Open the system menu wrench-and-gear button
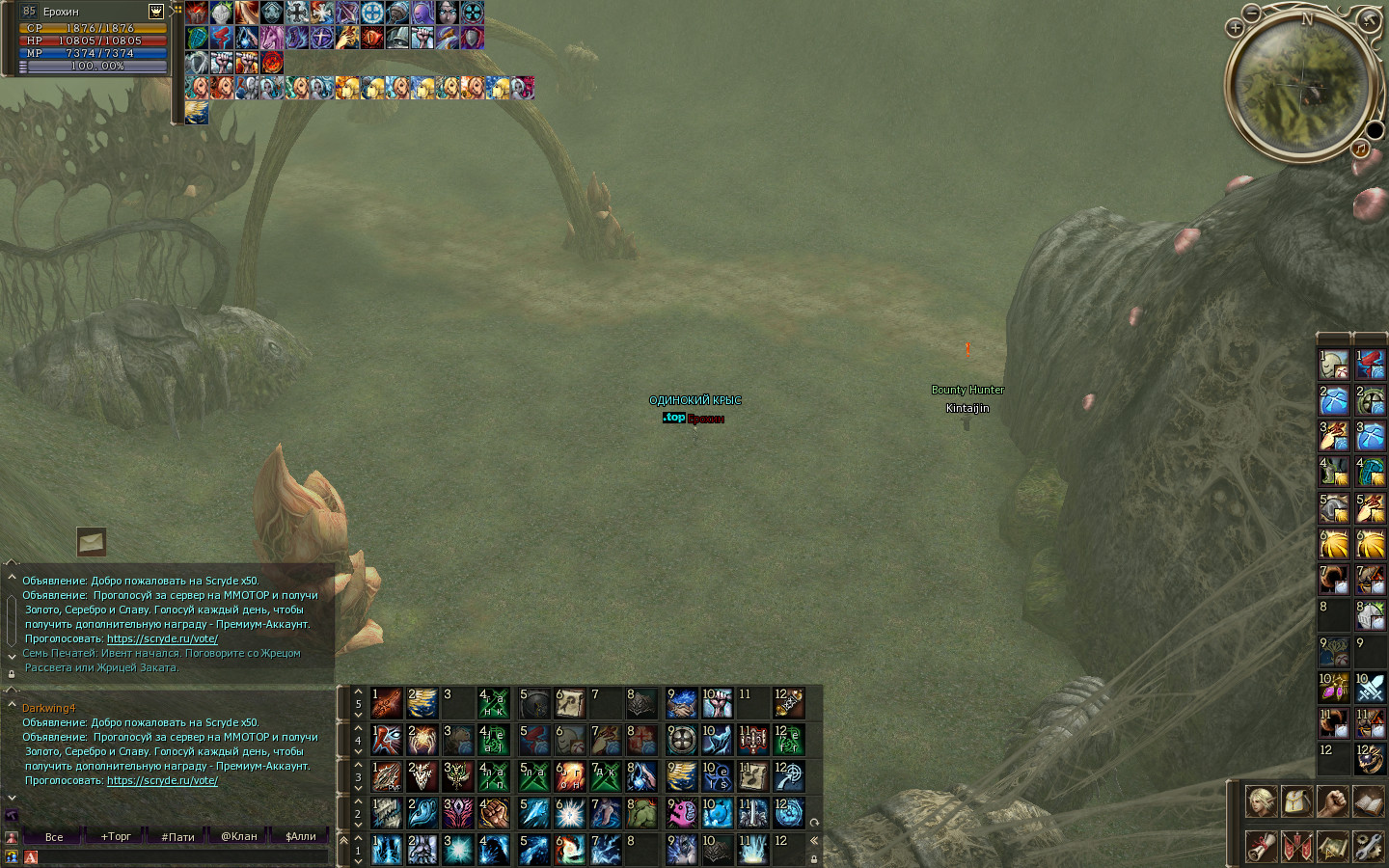Screen dimensions: 1389x868 click(1368, 846)
